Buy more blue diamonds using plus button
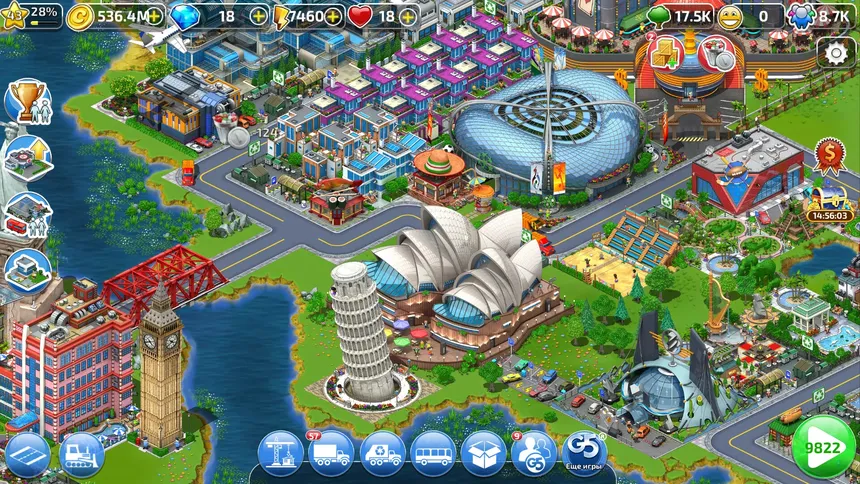The width and height of the screenshot is (860, 484). (258, 16)
